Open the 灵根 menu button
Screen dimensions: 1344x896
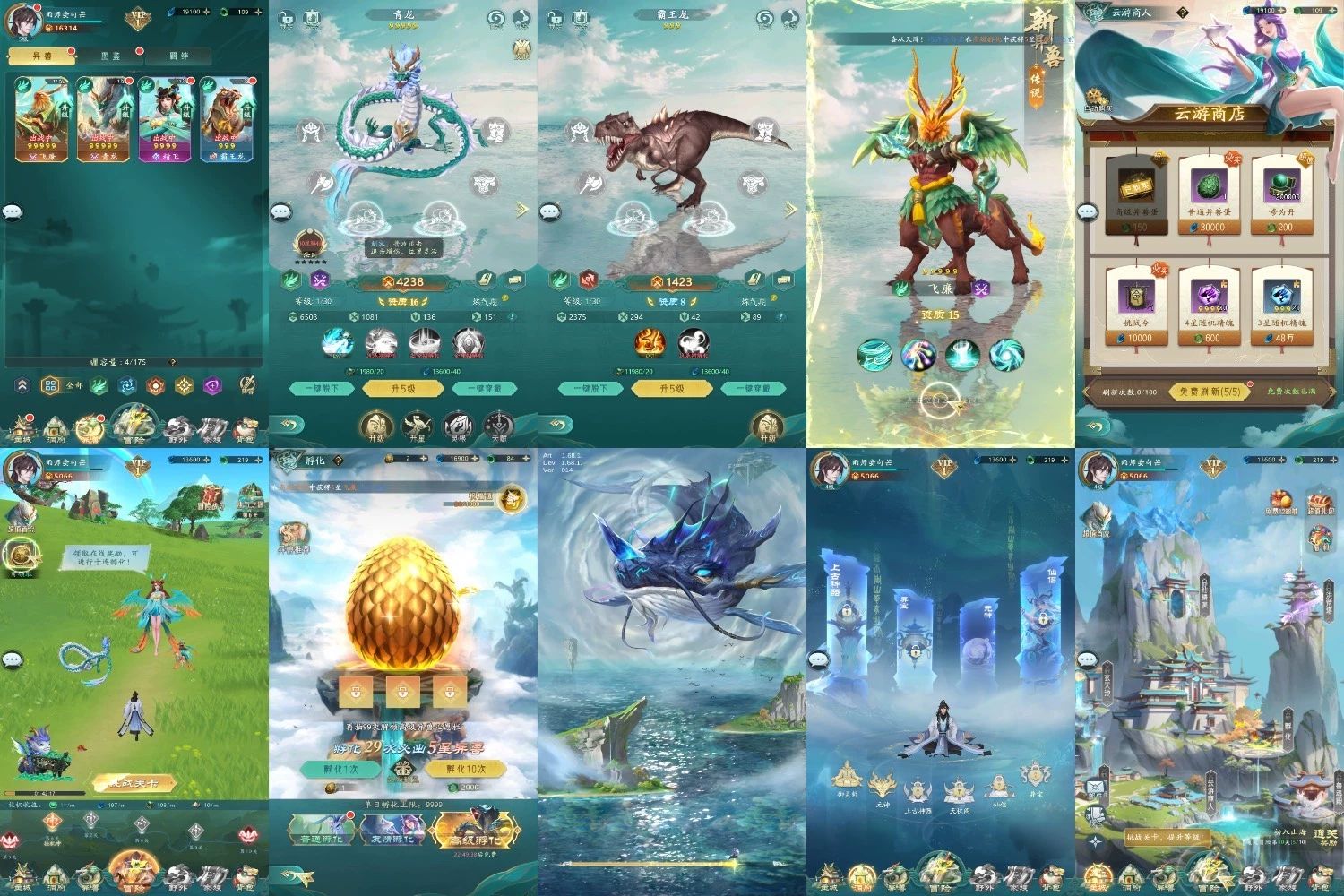click(457, 426)
